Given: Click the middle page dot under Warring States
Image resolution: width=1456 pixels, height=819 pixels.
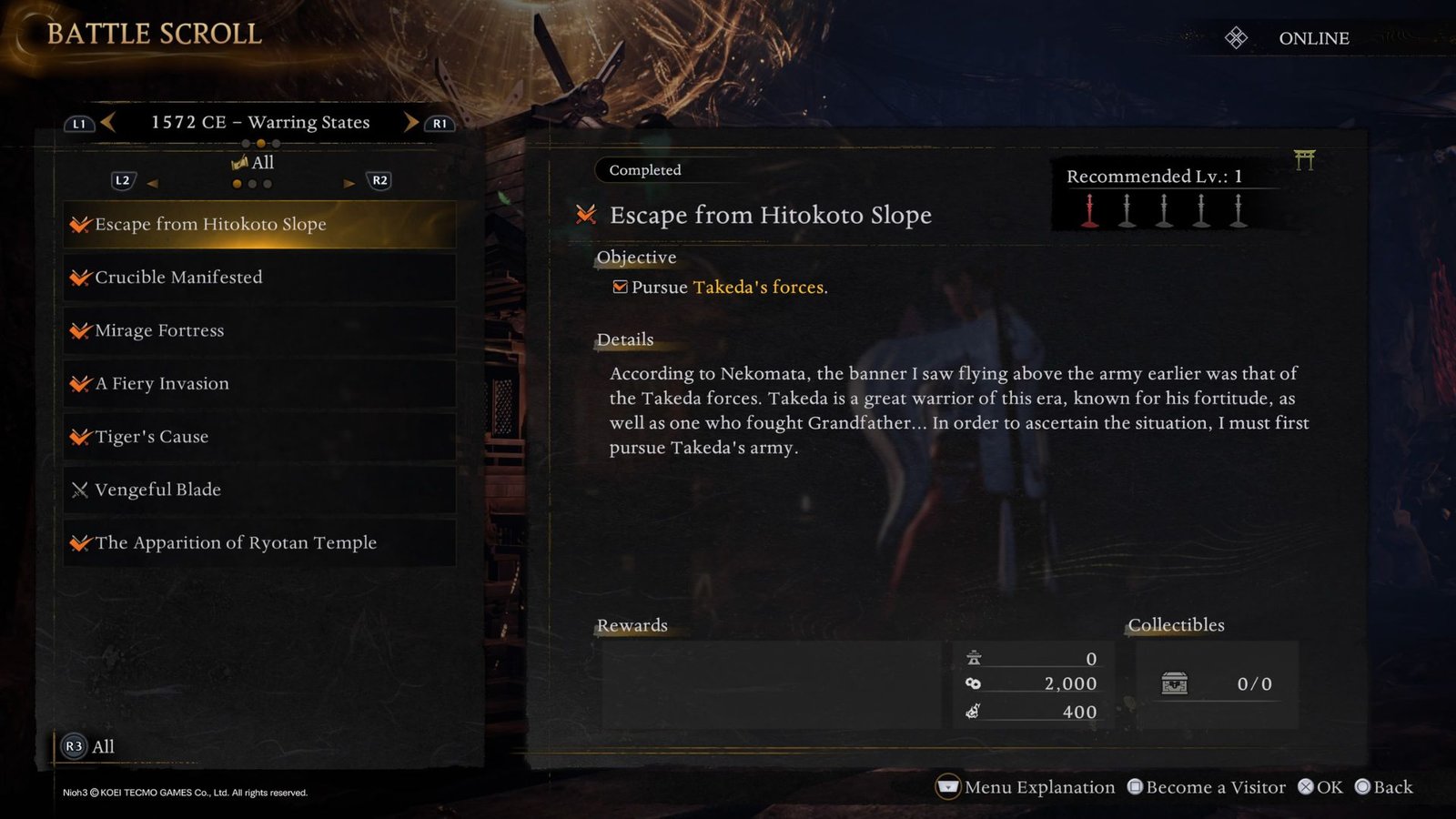Looking at the screenshot, I should point(260,143).
